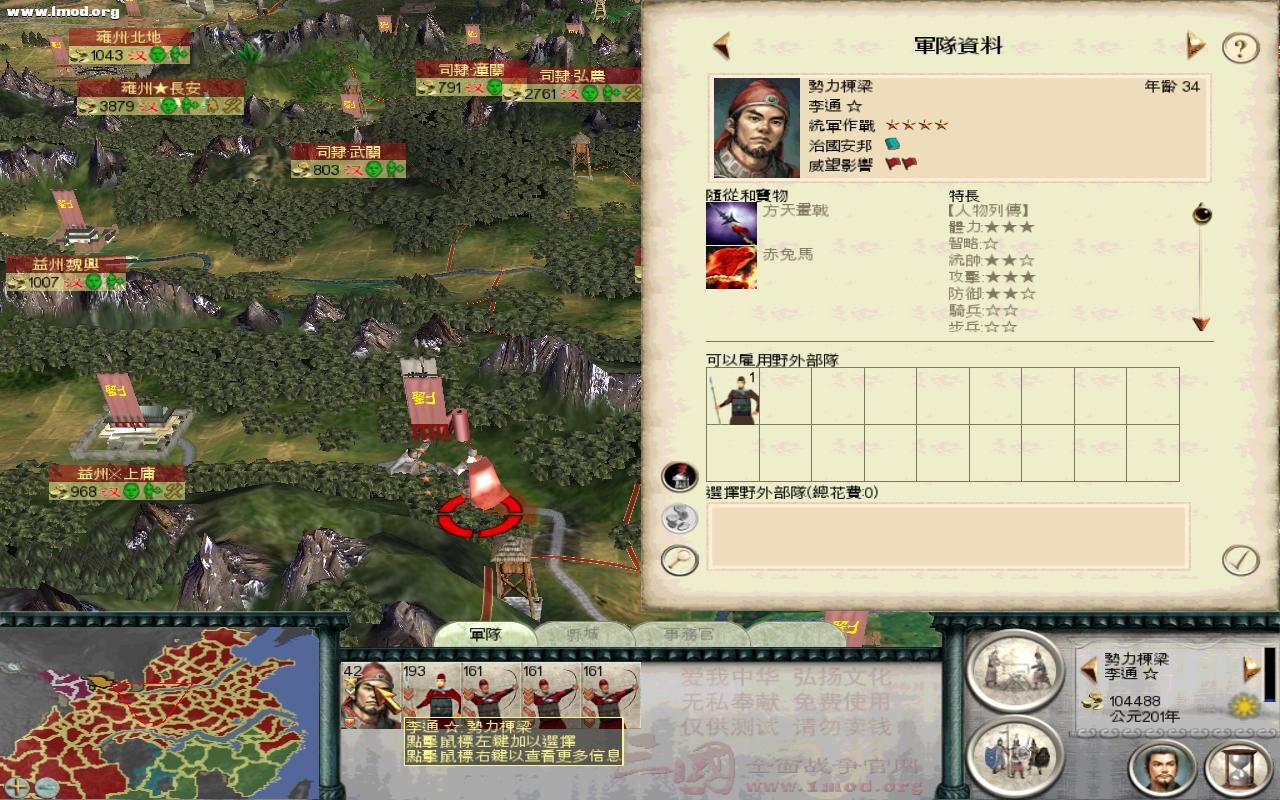Screen dimensions: 1280x800
Task: Open help with the question mark button
Action: (1240, 46)
